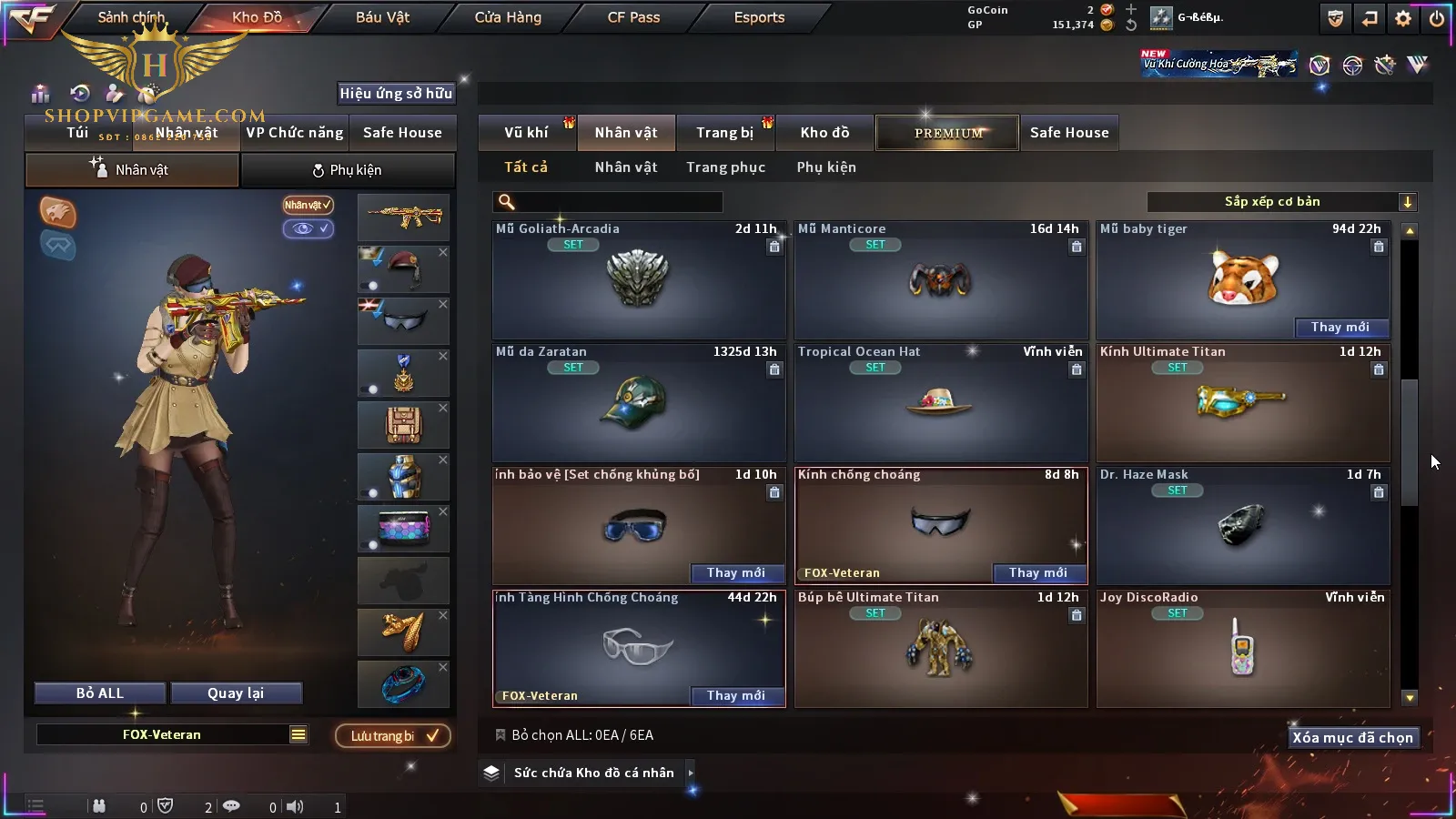Save loadout with Lưu trang bị

[393, 736]
